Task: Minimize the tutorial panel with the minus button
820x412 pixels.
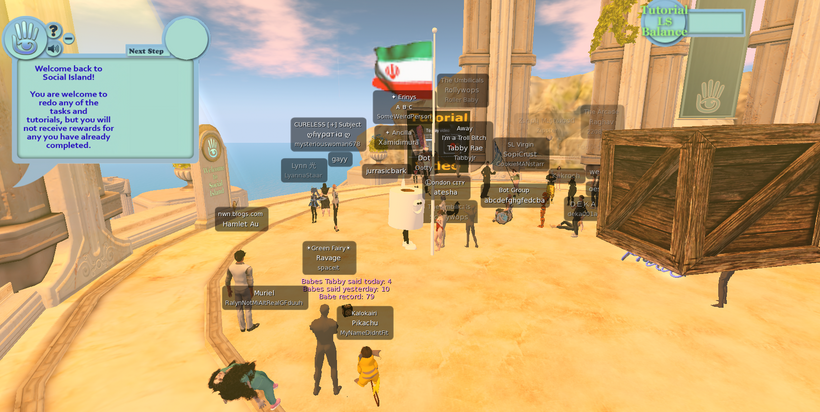Action: pyautogui.click(x=69, y=39)
